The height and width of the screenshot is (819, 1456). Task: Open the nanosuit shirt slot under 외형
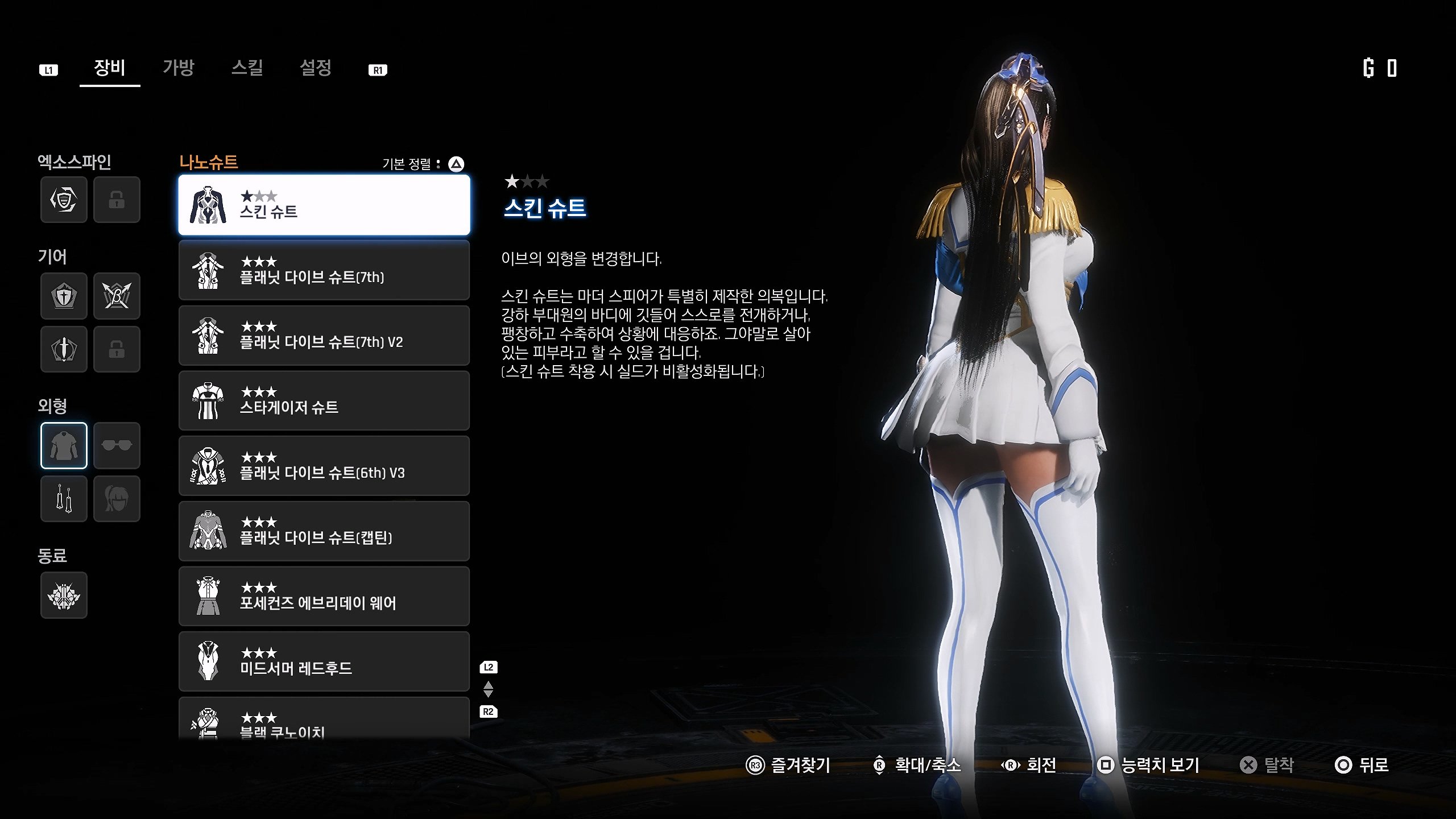[x=64, y=445]
